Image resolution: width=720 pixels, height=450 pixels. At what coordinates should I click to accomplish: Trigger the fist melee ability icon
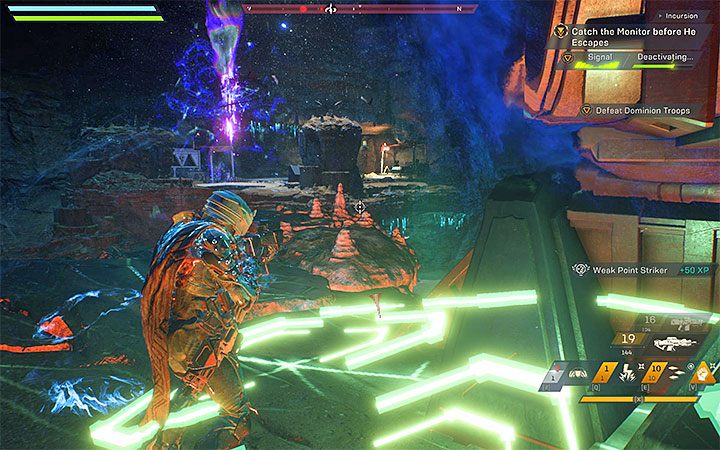click(x=701, y=374)
